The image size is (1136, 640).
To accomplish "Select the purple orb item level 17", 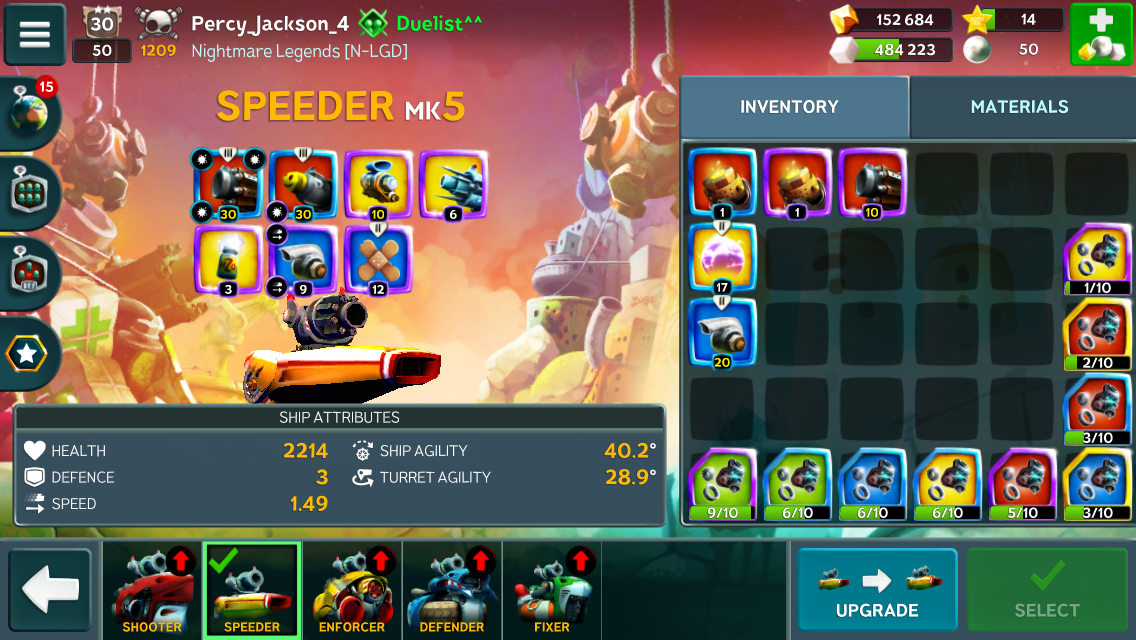I will tap(722, 258).
